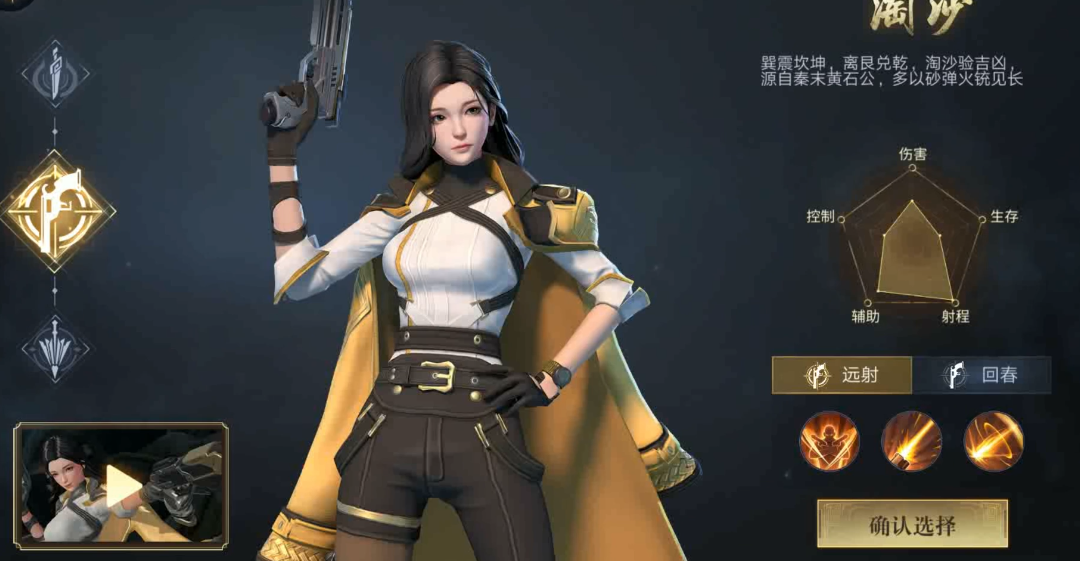Image resolution: width=1080 pixels, height=561 pixels.
Task: Choose the glowing golden pistol class icon
Action: 56,210
